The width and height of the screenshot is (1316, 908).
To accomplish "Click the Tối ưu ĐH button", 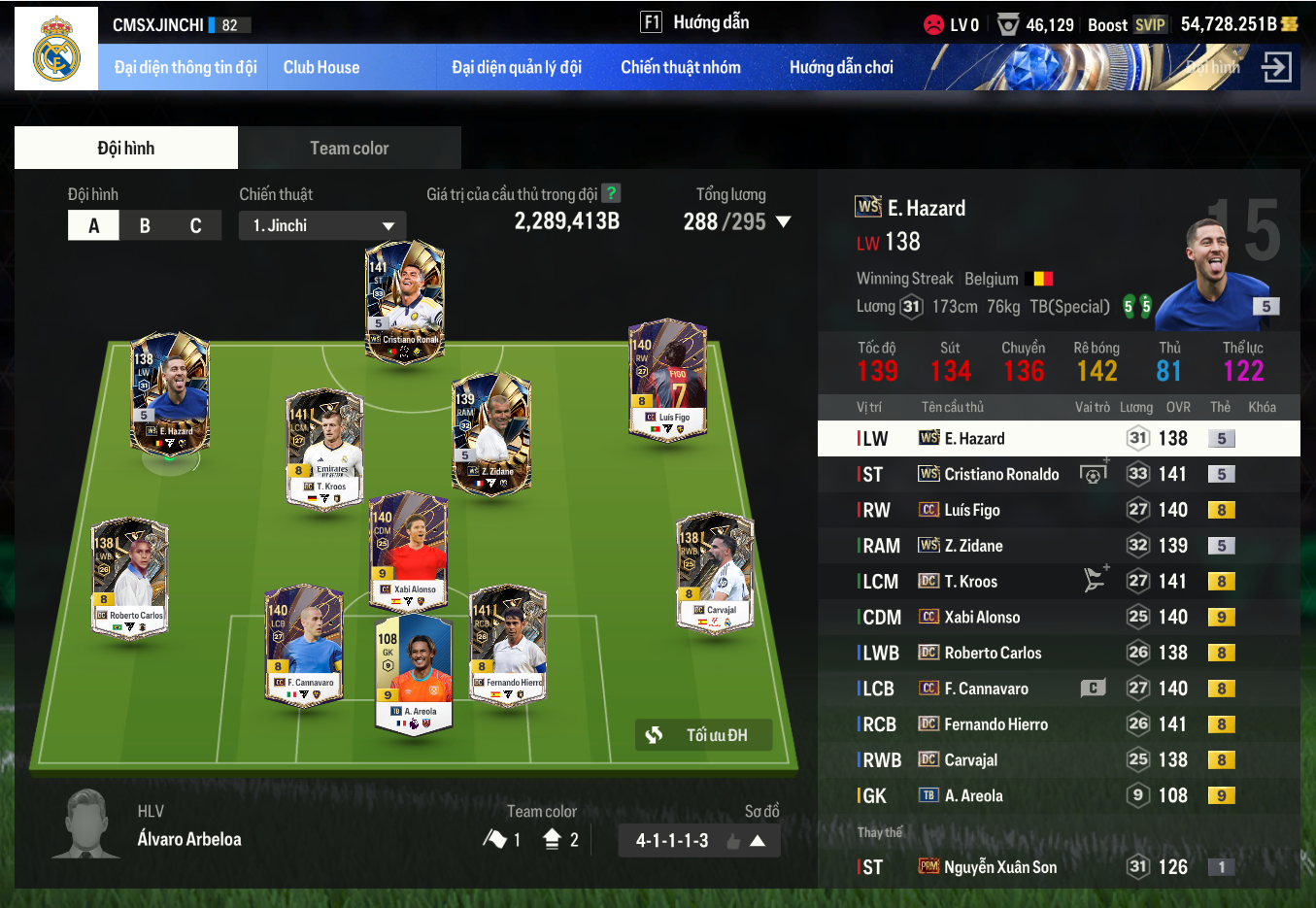I will pyautogui.click(x=704, y=735).
